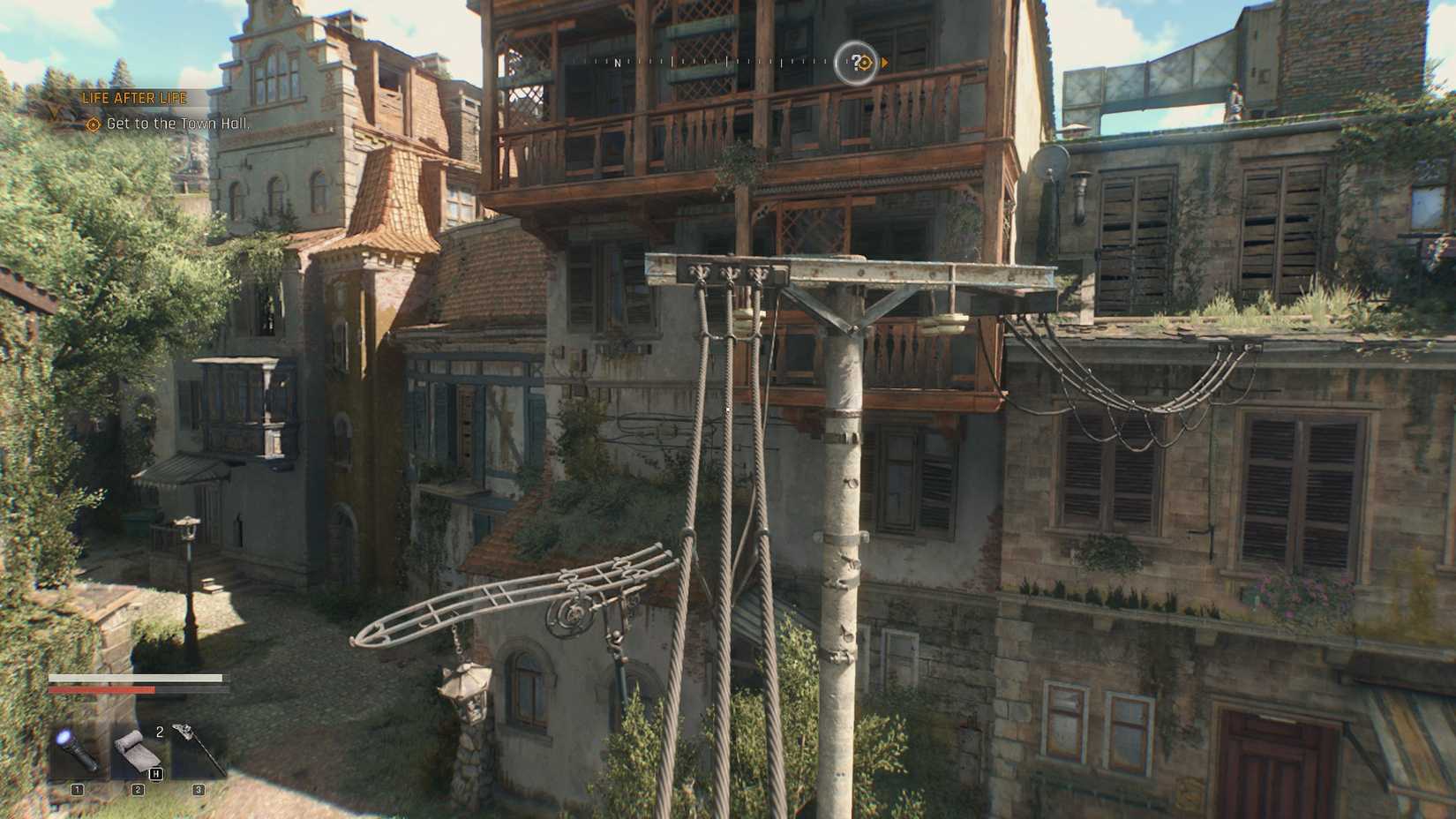The height and width of the screenshot is (819, 1456).
Task: Equip the weapon in slot 3
Action: point(198,747)
